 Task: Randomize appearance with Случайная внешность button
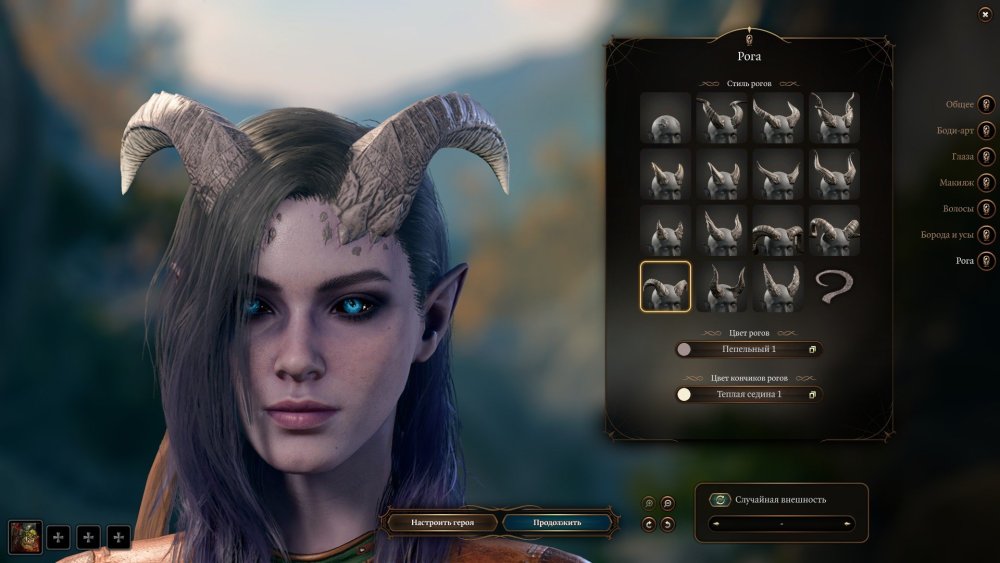(719, 500)
